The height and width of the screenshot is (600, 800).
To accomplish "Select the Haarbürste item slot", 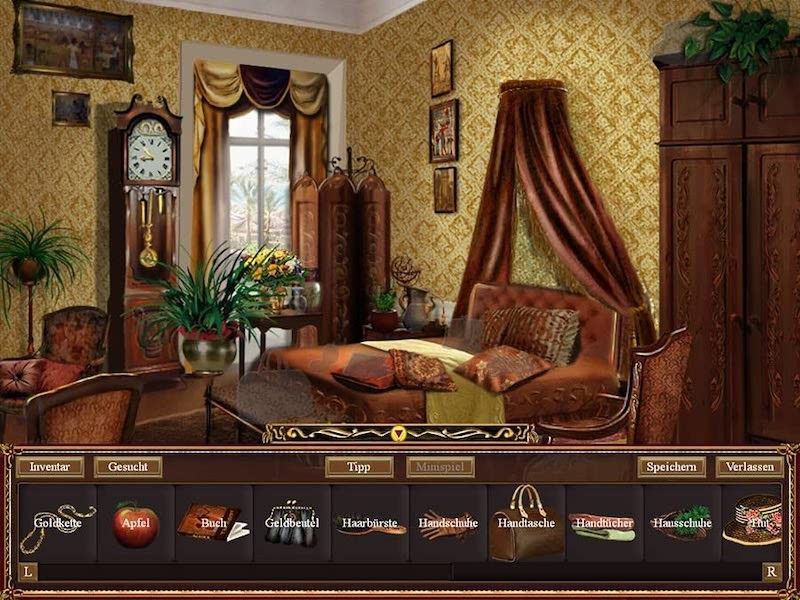I will coord(370,523).
